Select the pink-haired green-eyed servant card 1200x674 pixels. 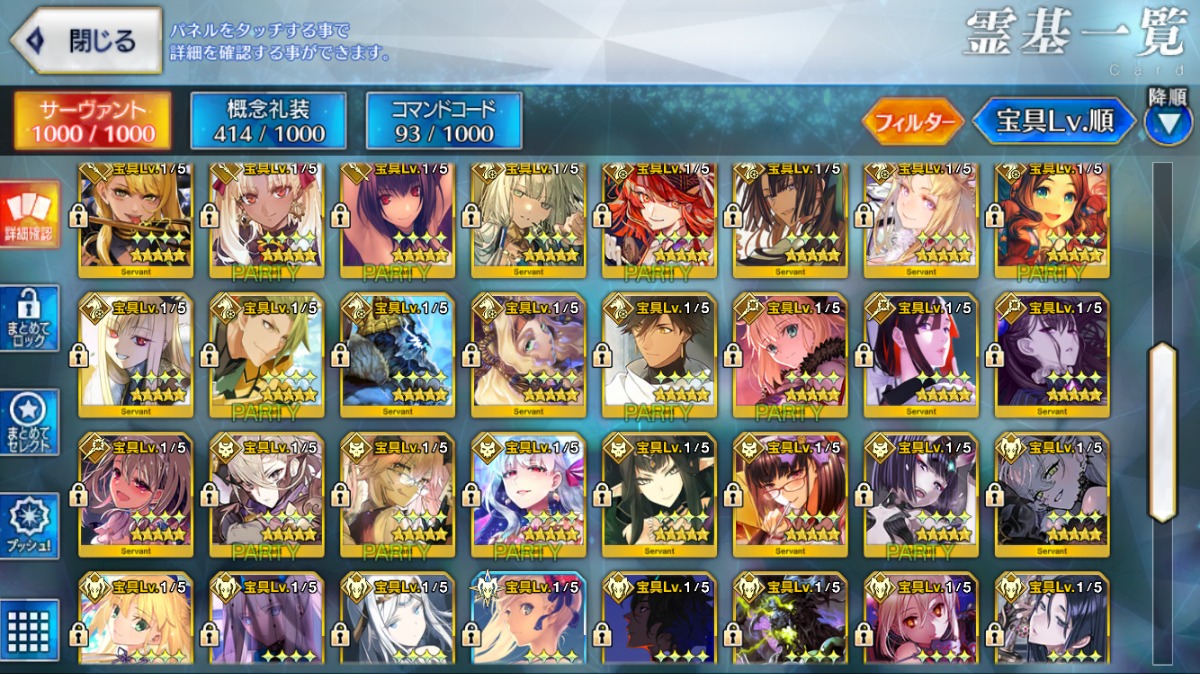[790, 354]
